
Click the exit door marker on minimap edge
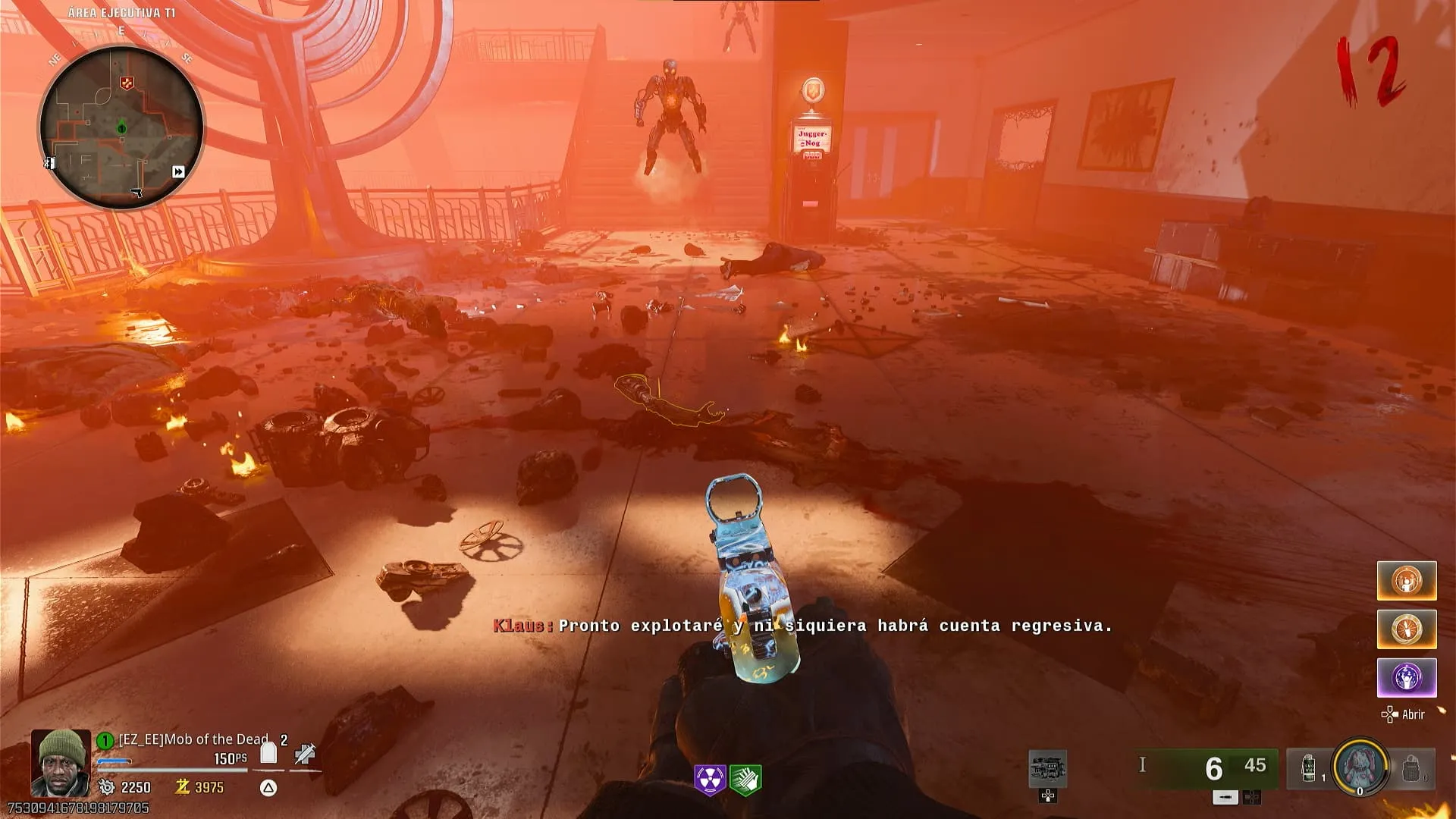[x=49, y=162]
